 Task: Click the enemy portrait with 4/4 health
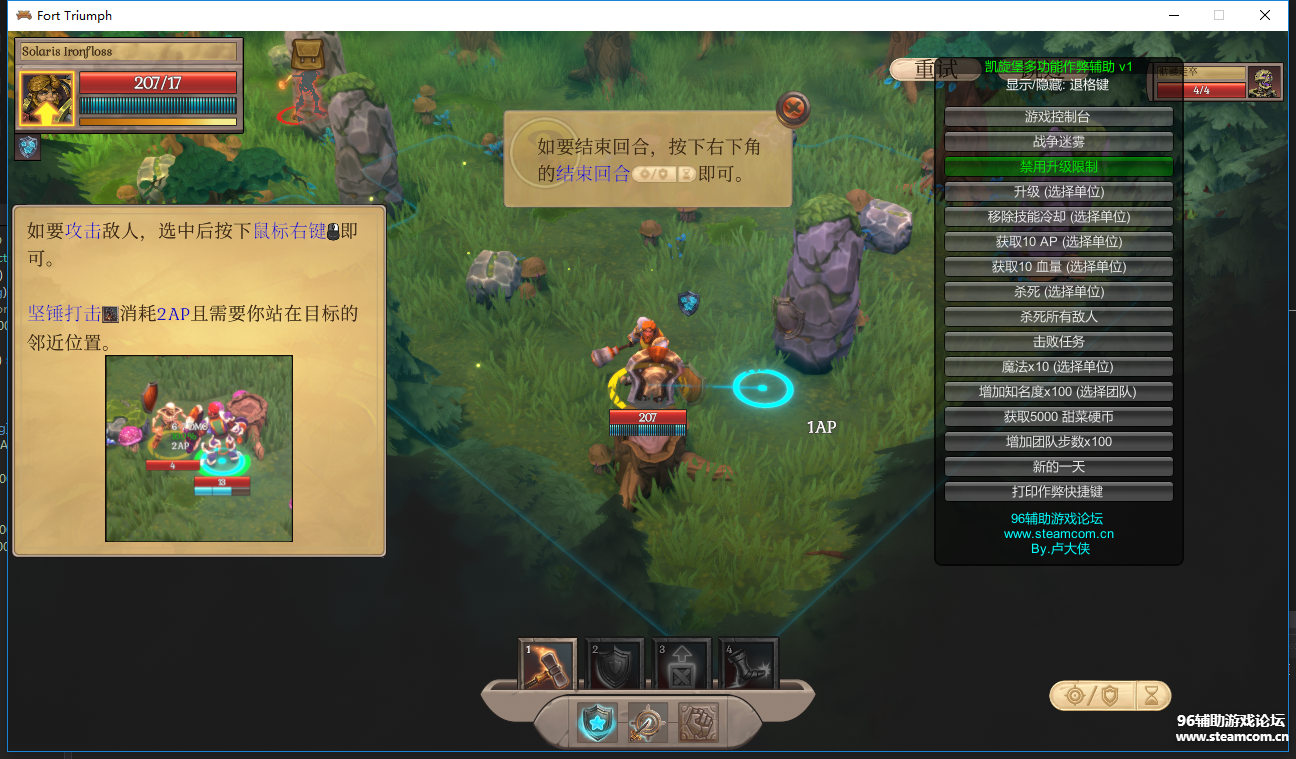click(x=1264, y=82)
